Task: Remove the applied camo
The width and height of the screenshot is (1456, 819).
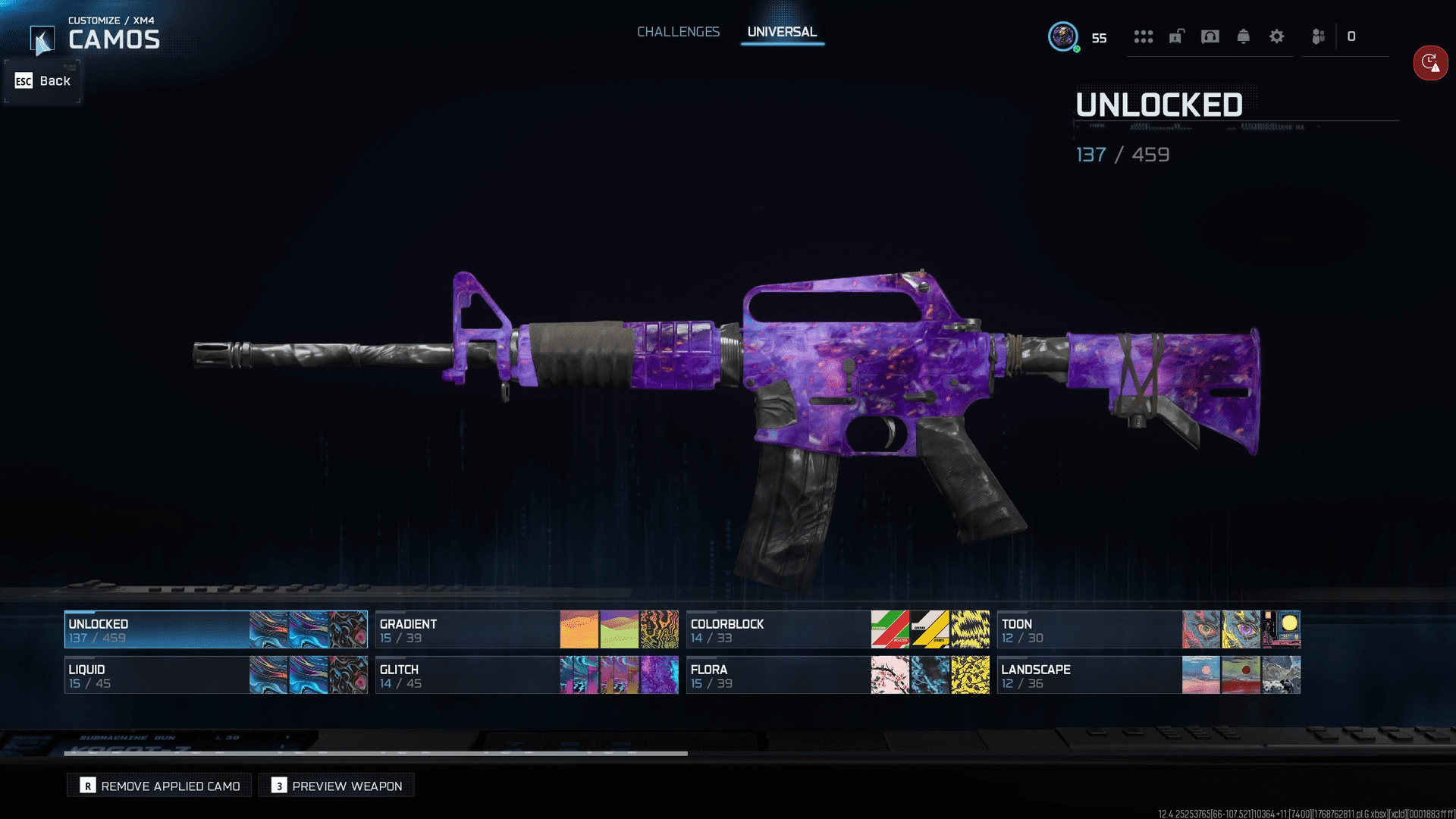Action: (160, 786)
